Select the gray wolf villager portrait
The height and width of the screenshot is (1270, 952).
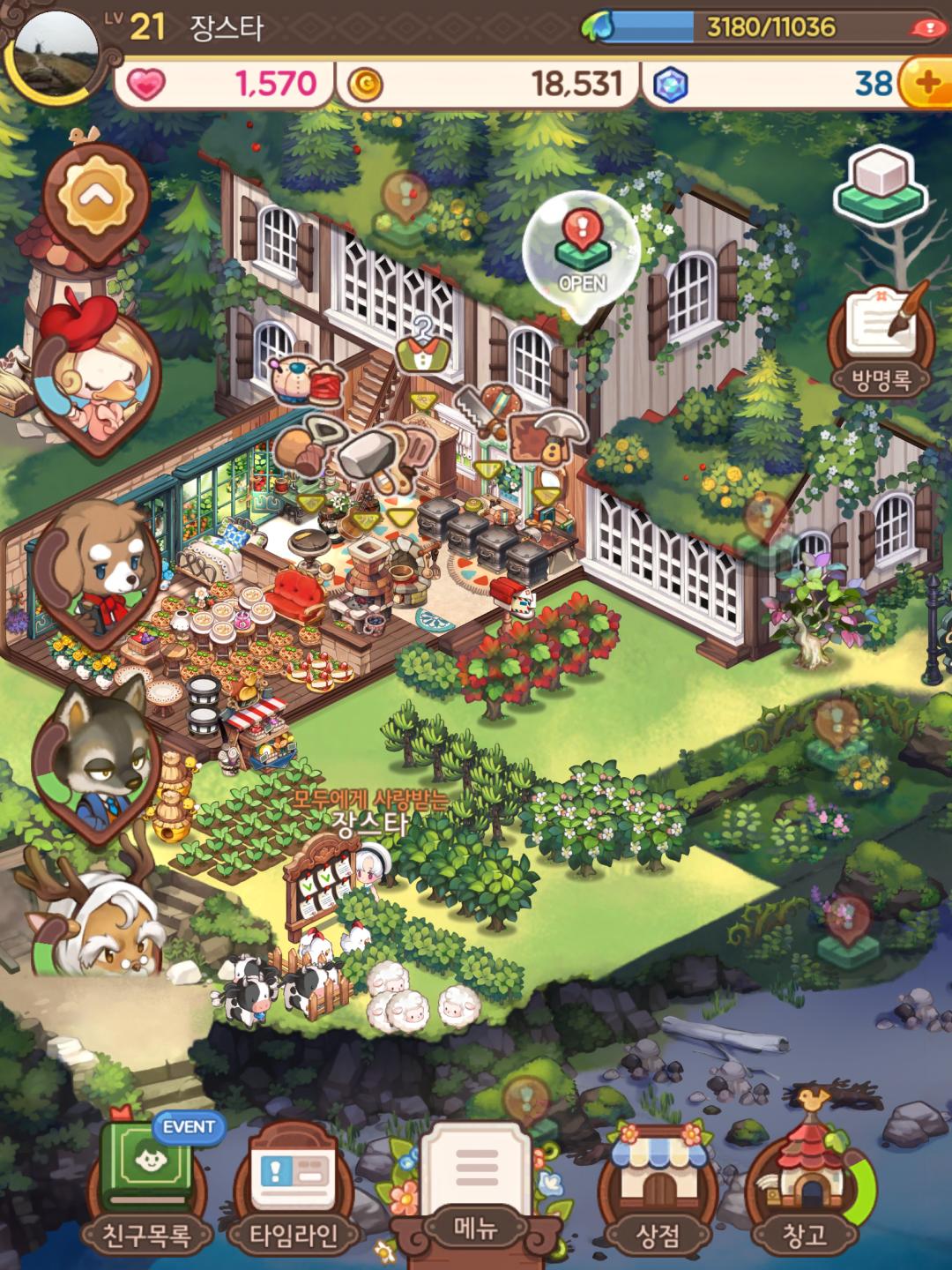click(x=95, y=754)
